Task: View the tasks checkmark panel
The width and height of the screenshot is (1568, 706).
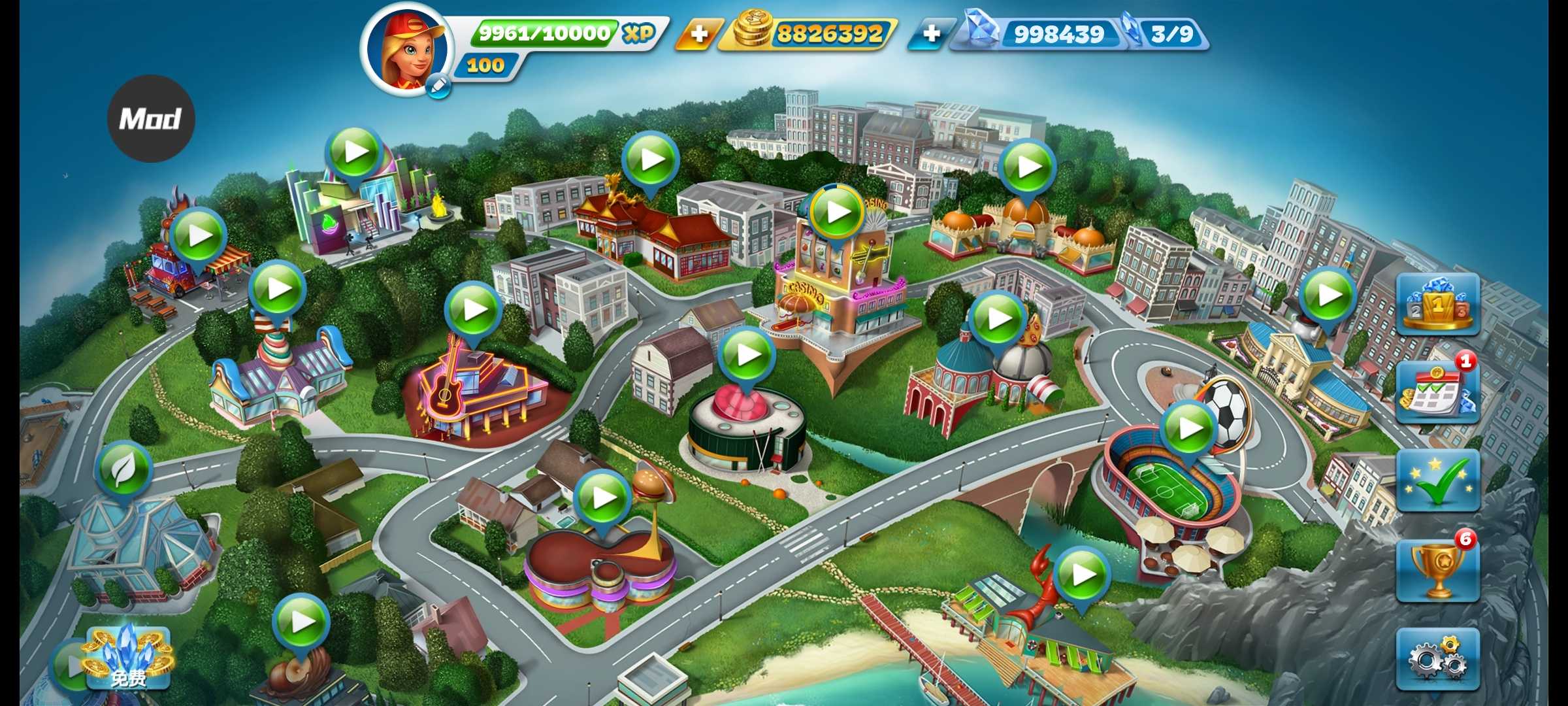Action: click(1437, 480)
